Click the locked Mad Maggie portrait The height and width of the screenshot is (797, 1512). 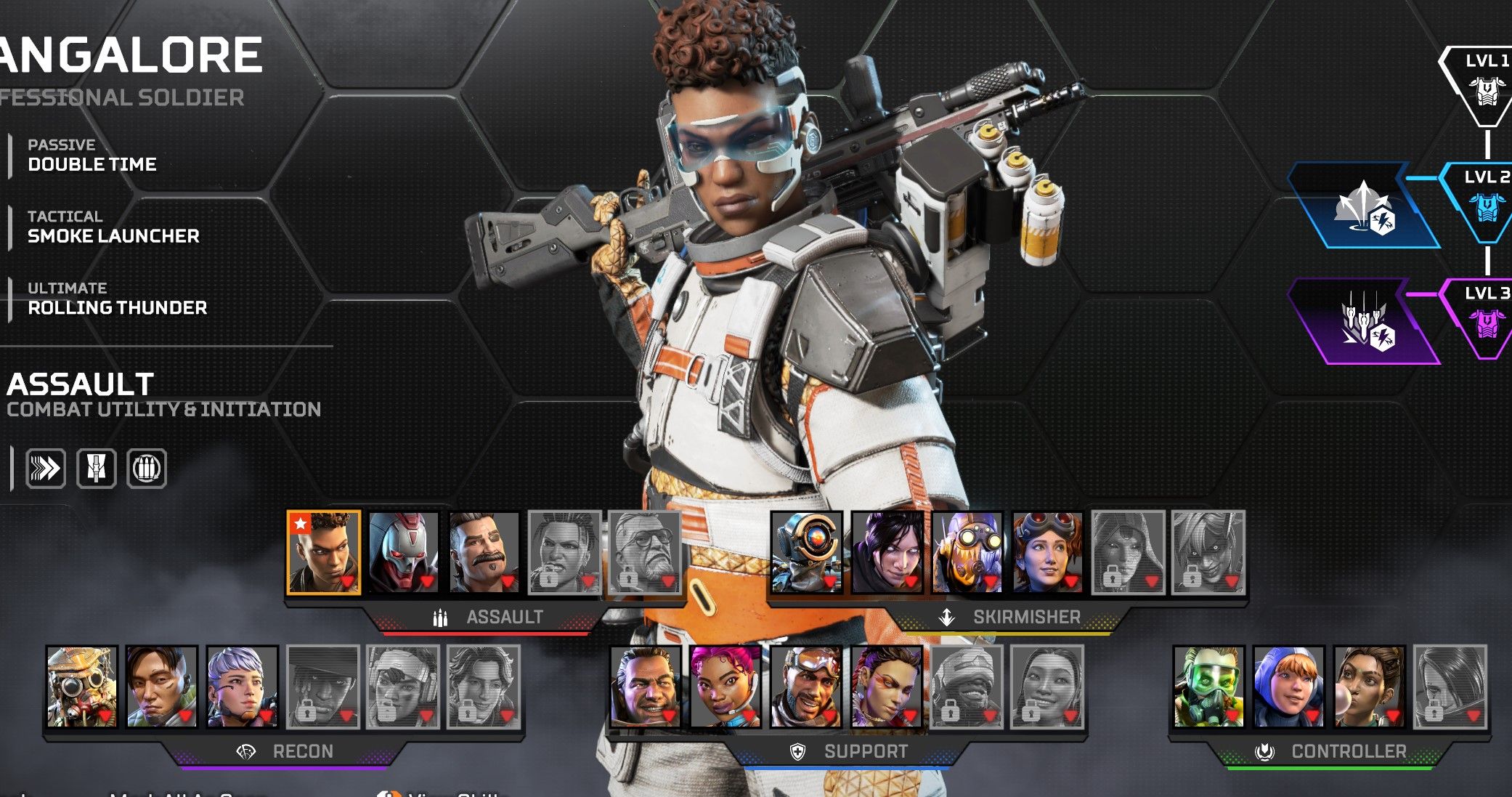pos(565,553)
